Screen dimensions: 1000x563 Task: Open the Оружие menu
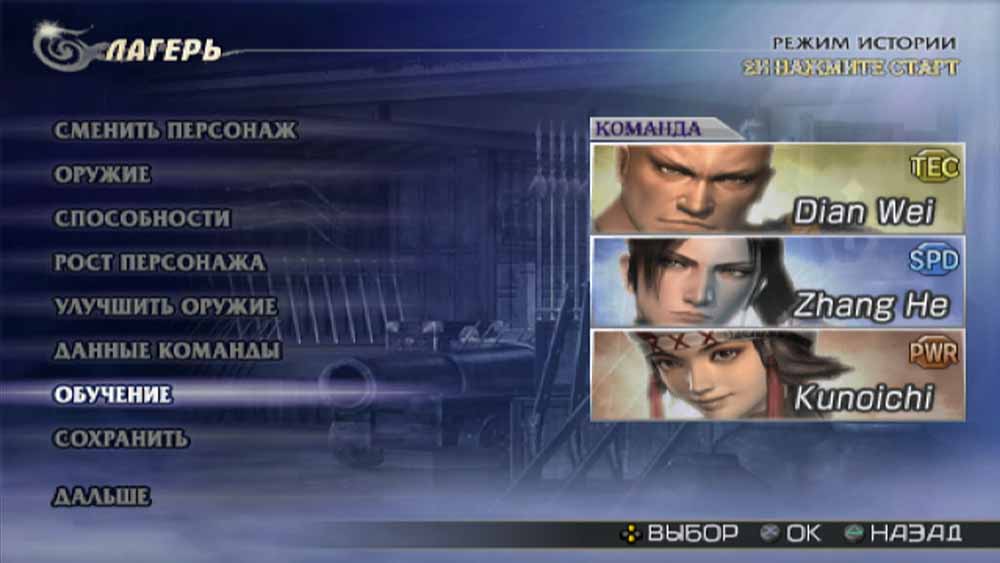click(102, 175)
